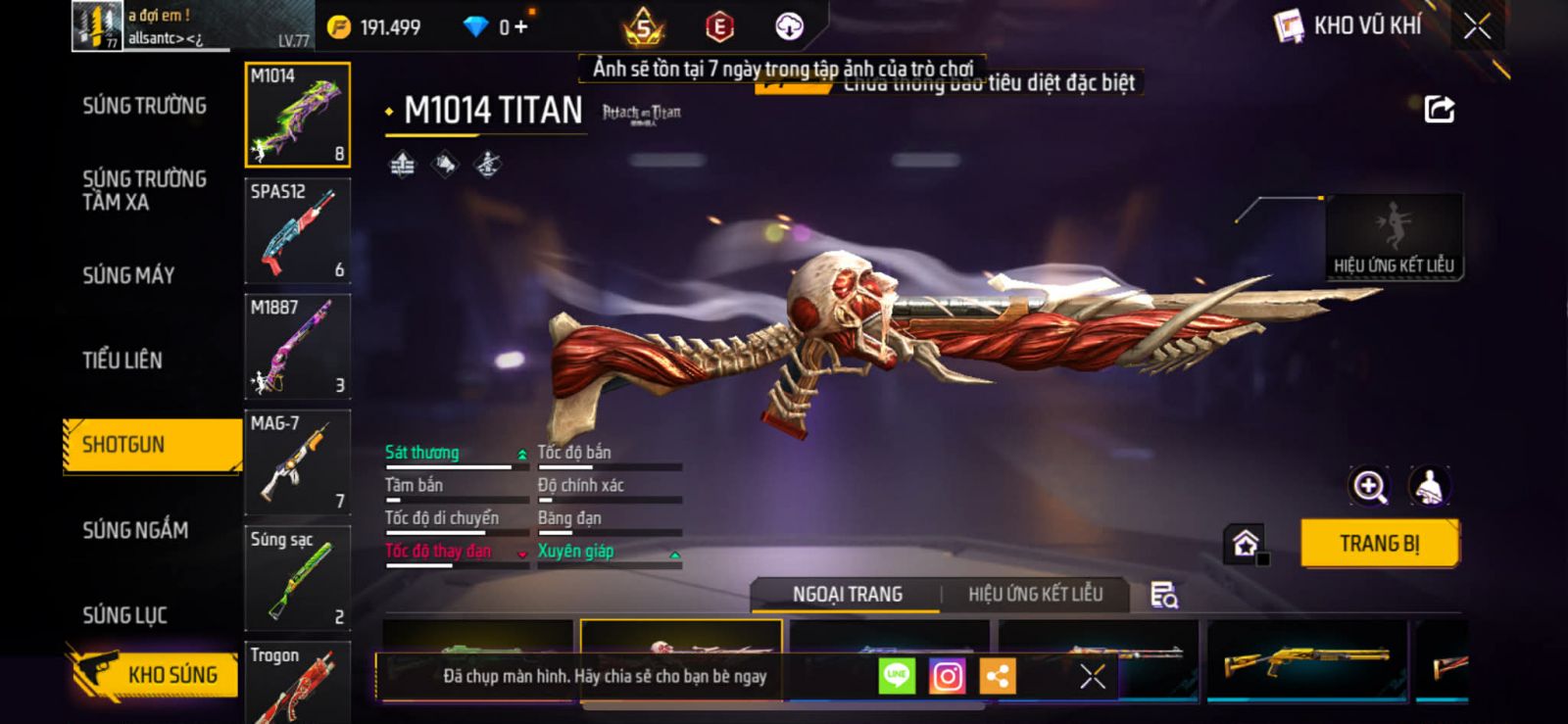The width and height of the screenshot is (1568, 724).
Task: Zoom in with the magnifier icon
Action: pos(1369,486)
